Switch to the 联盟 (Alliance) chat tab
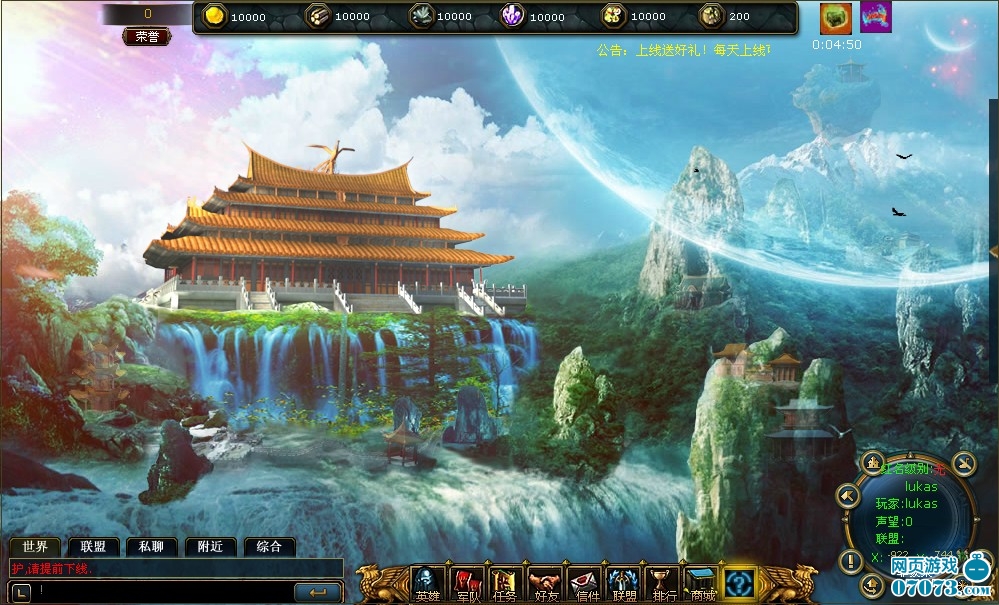This screenshot has height=605, width=999. (x=93, y=547)
